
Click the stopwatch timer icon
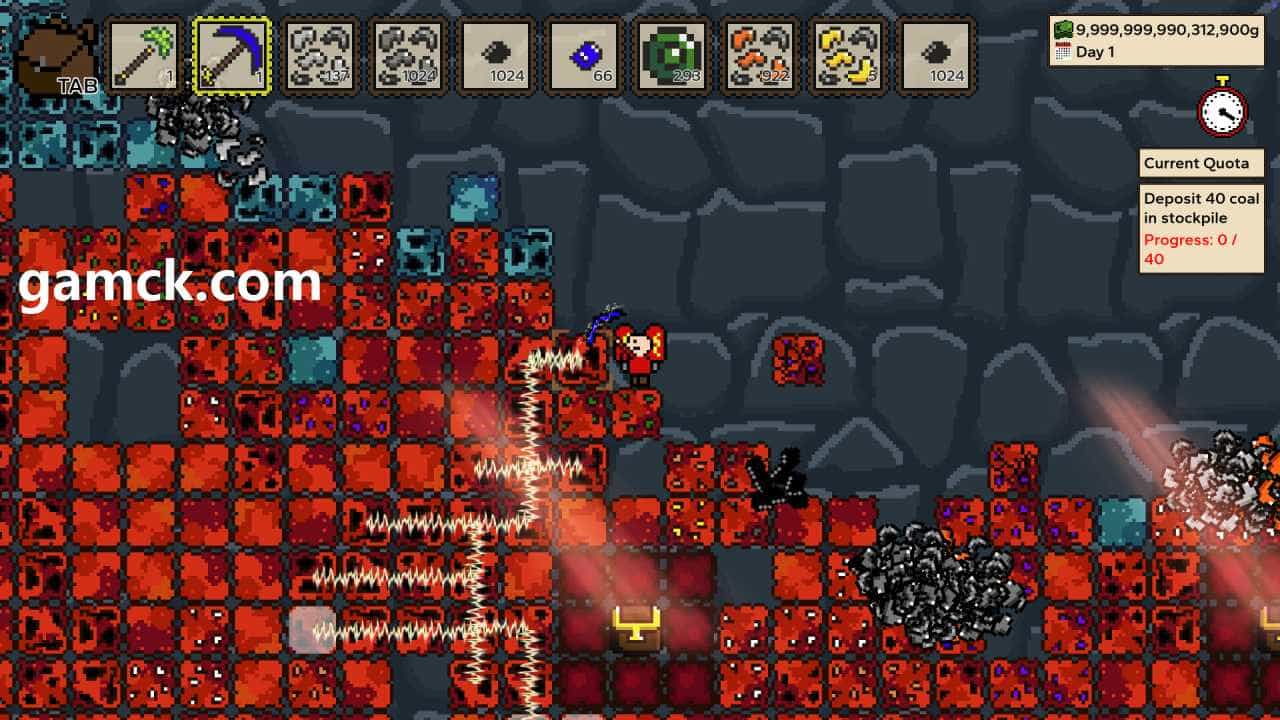coord(1222,107)
